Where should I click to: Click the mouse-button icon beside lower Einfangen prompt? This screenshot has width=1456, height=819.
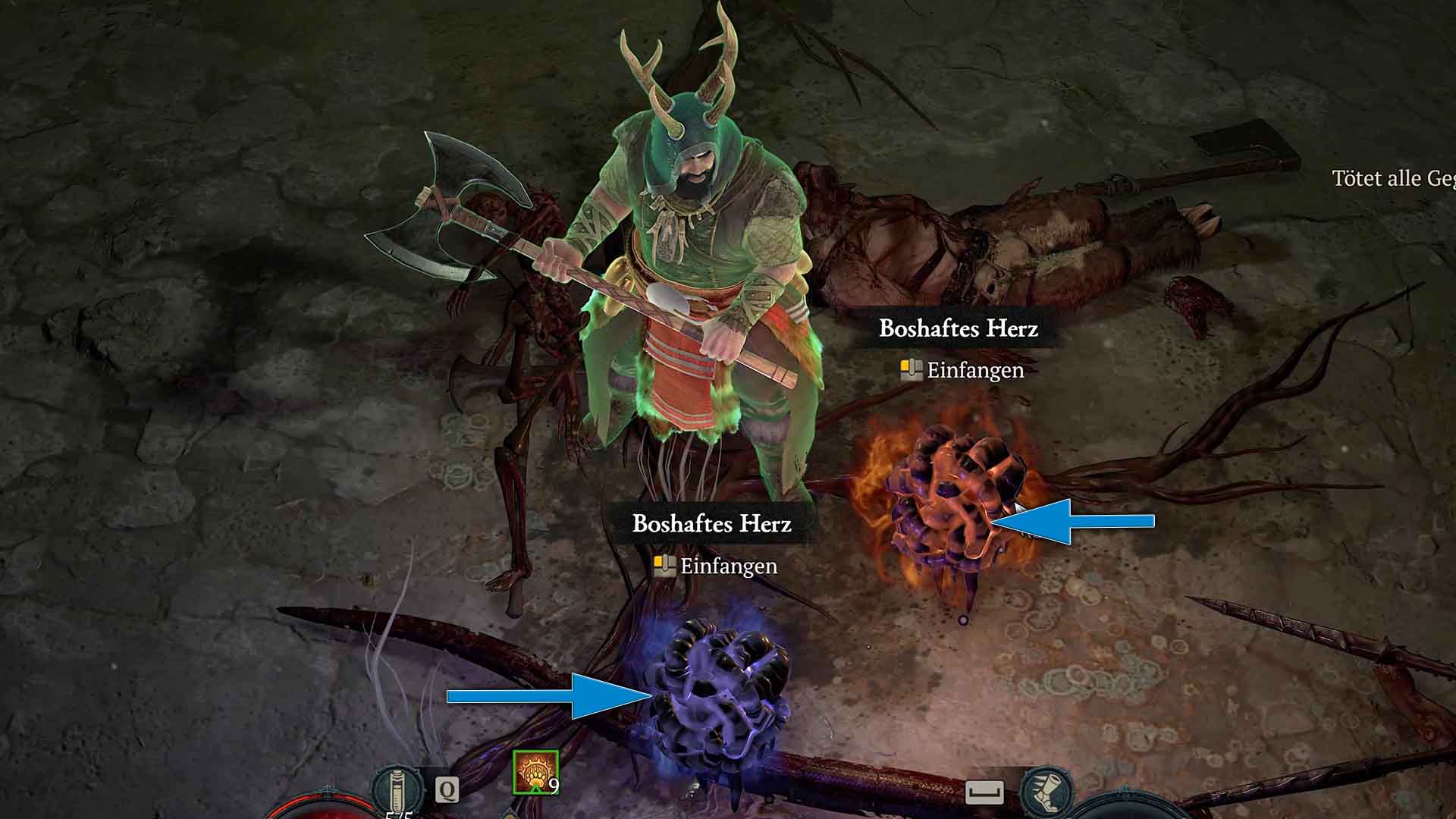[x=664, y=566]
